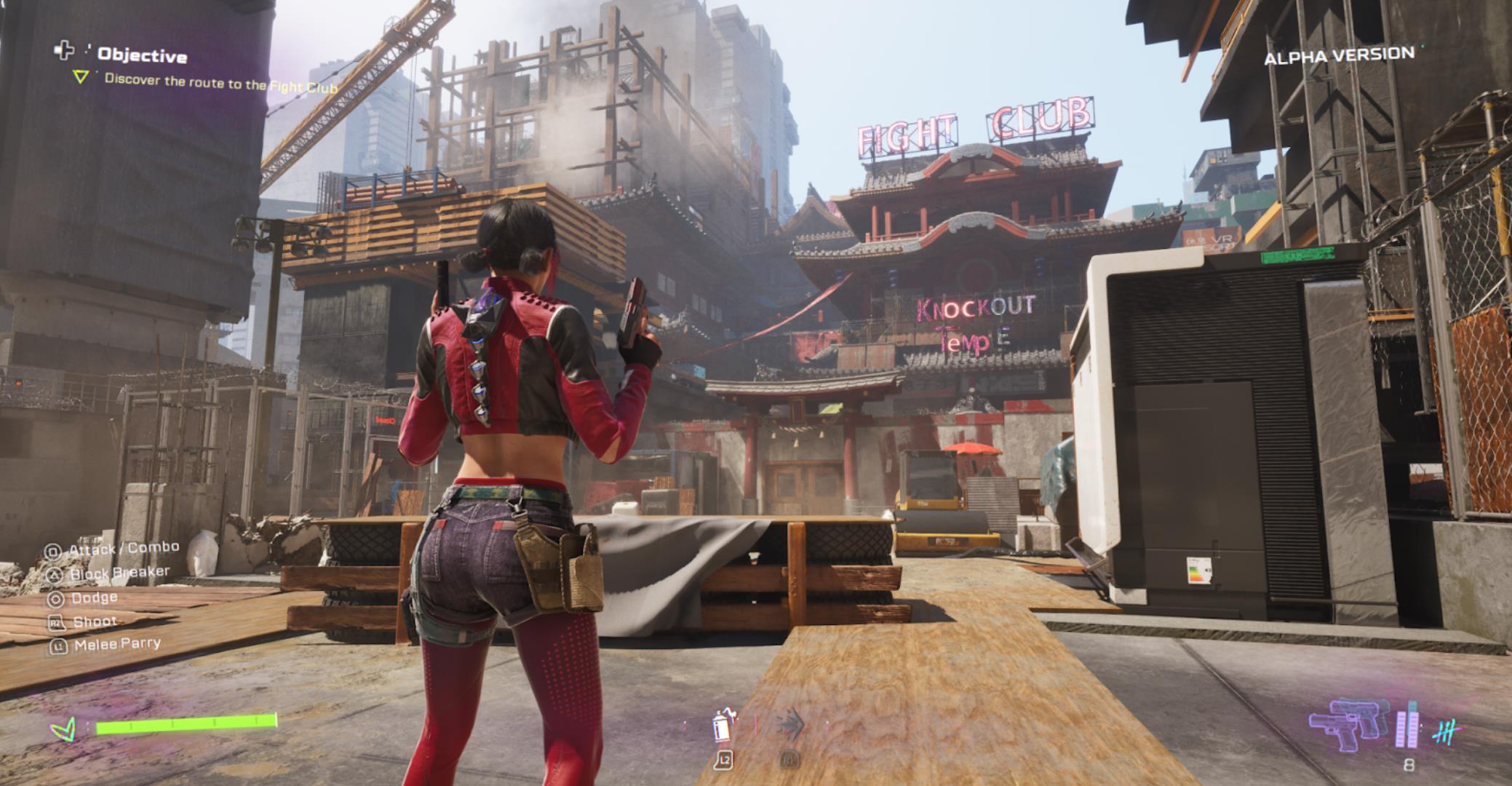The width and height of the screenshot is (1512, 786).
Task: Activate the greyed-out arrow burst ability
Action: point(789,726)
